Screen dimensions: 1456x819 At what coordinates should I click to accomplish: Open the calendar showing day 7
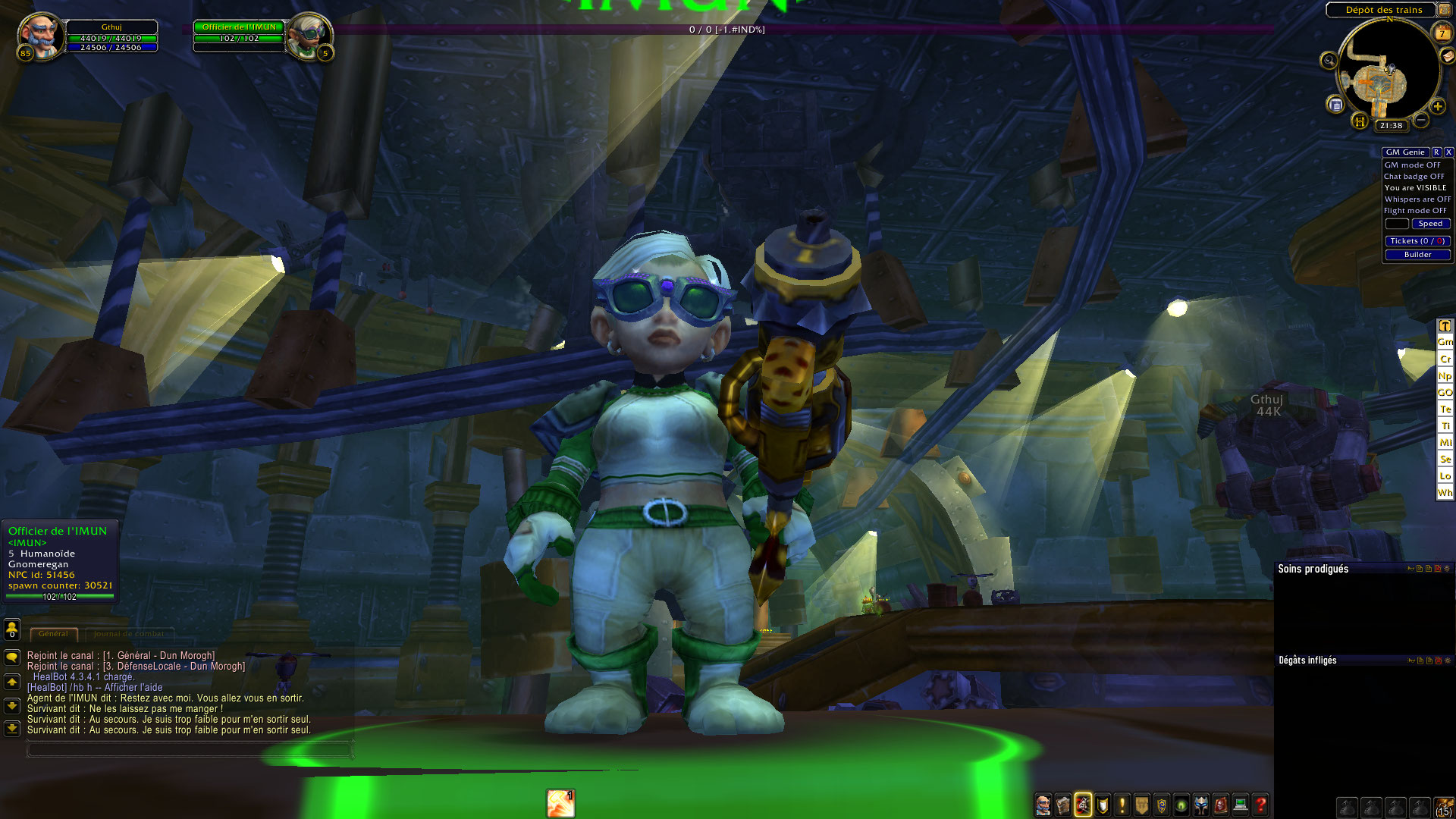[x=1442, y=33]
